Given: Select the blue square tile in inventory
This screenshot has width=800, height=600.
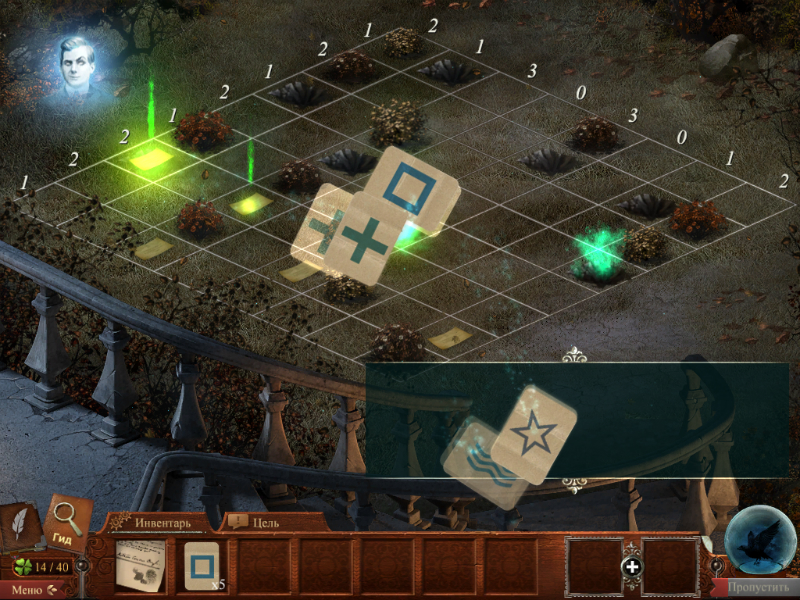Looking at the screenshot, I should pyautogui.click(x=201, y=565).
